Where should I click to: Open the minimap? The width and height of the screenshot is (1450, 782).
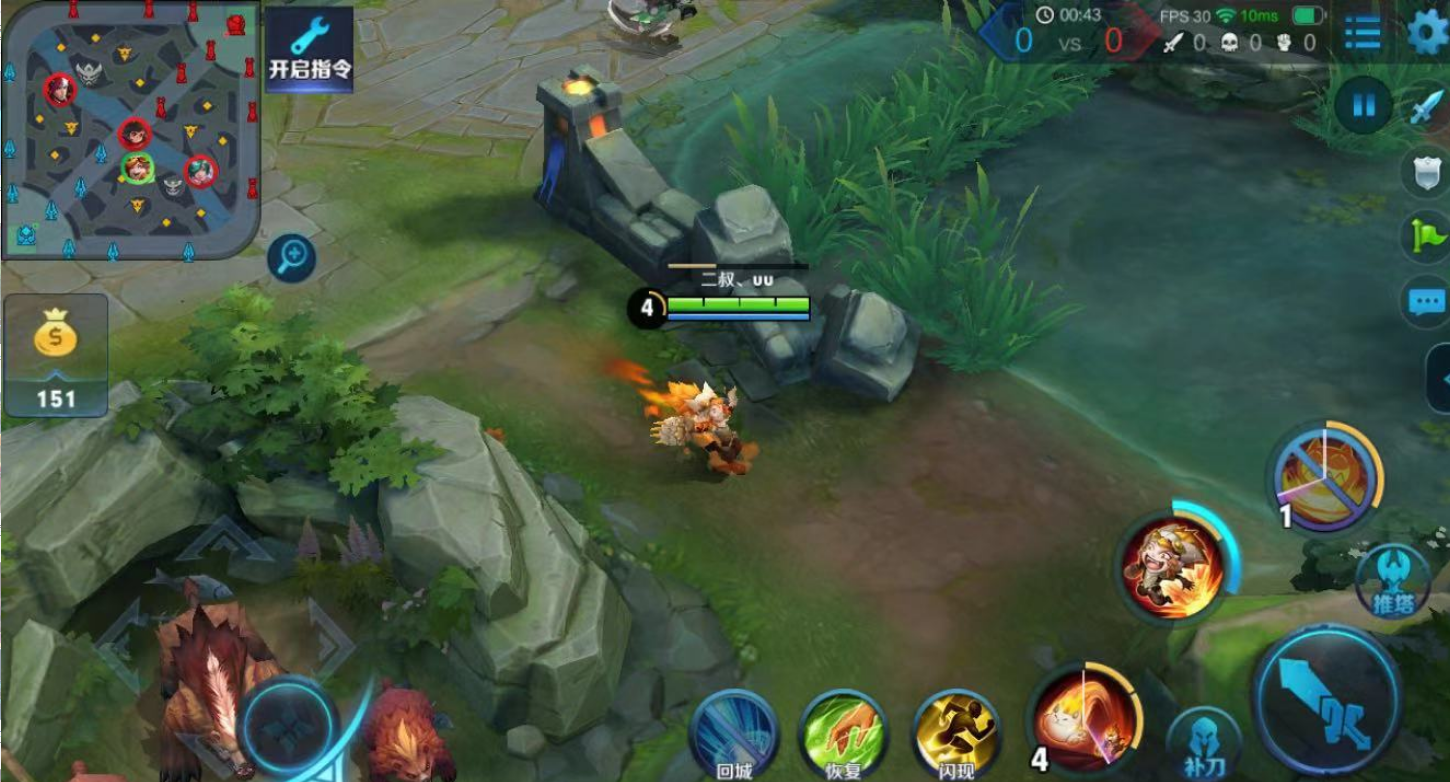[x=131, y=130]
